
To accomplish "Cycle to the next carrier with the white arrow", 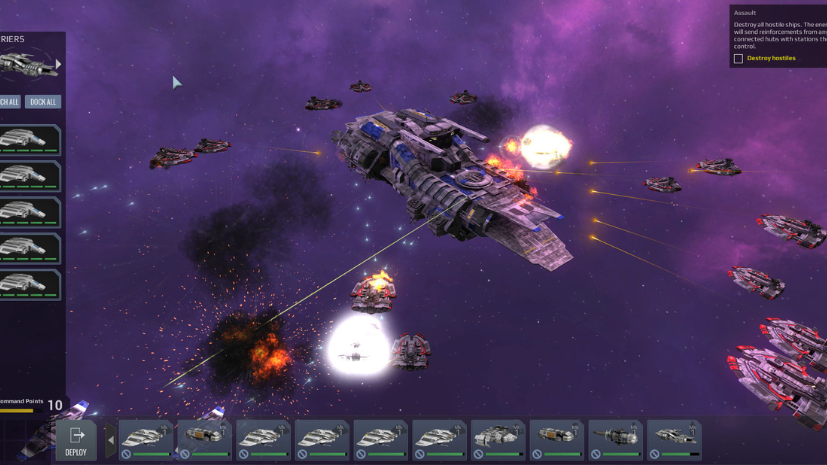I will (x=58, y=64).
